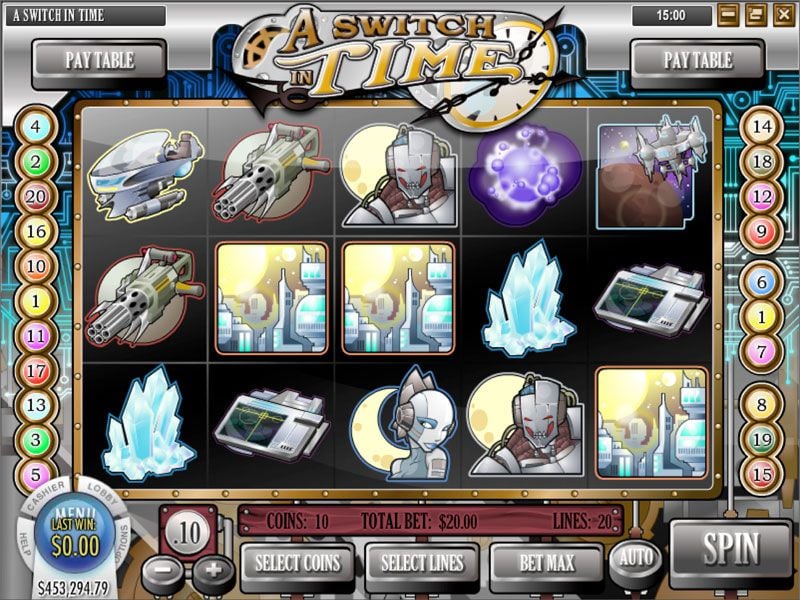Go to the Lobby

(x=102, y=495)
